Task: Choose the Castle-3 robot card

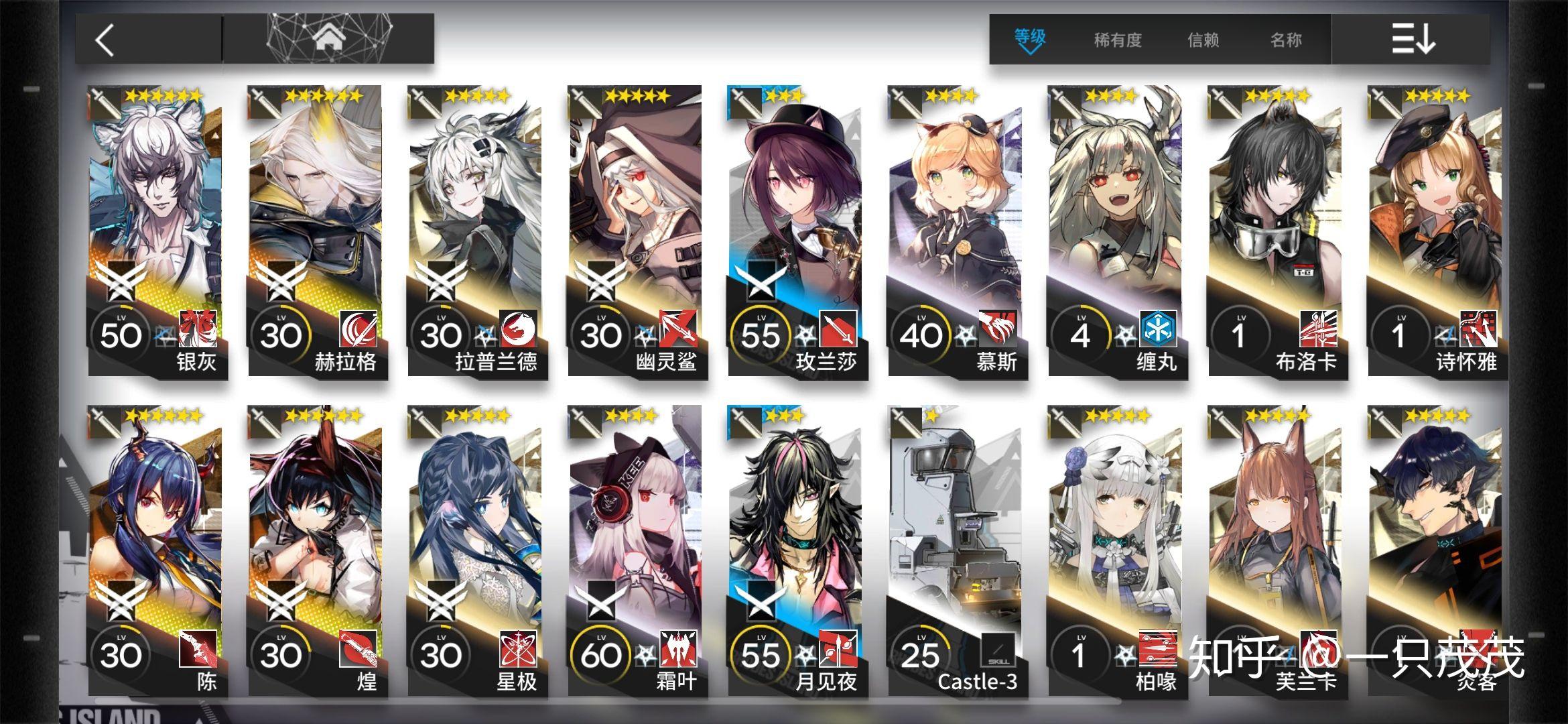Action: 956,551
